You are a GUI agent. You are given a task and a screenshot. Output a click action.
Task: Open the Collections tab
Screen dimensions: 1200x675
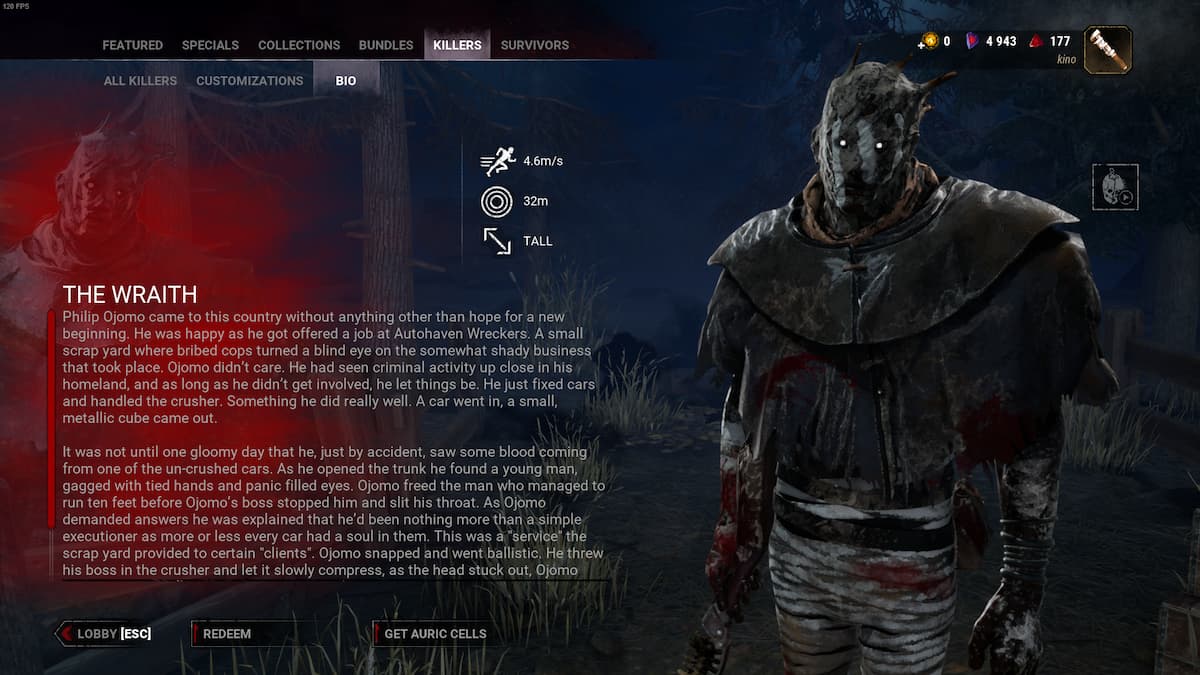pyautogui.click(x=299, y=45)
